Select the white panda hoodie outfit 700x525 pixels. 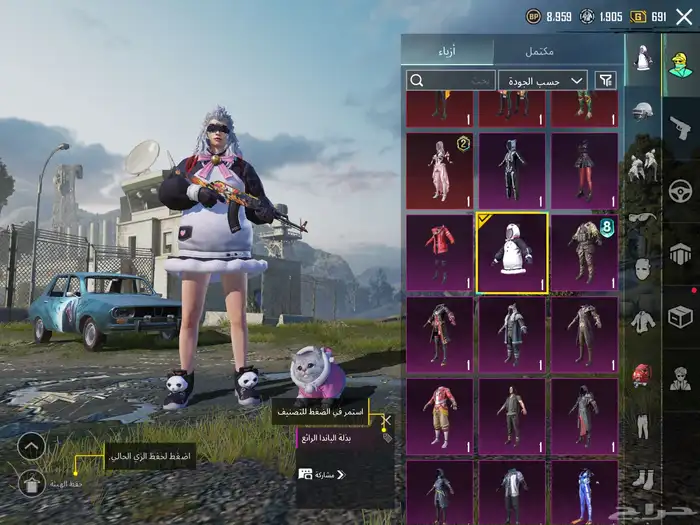pos(512,253)
